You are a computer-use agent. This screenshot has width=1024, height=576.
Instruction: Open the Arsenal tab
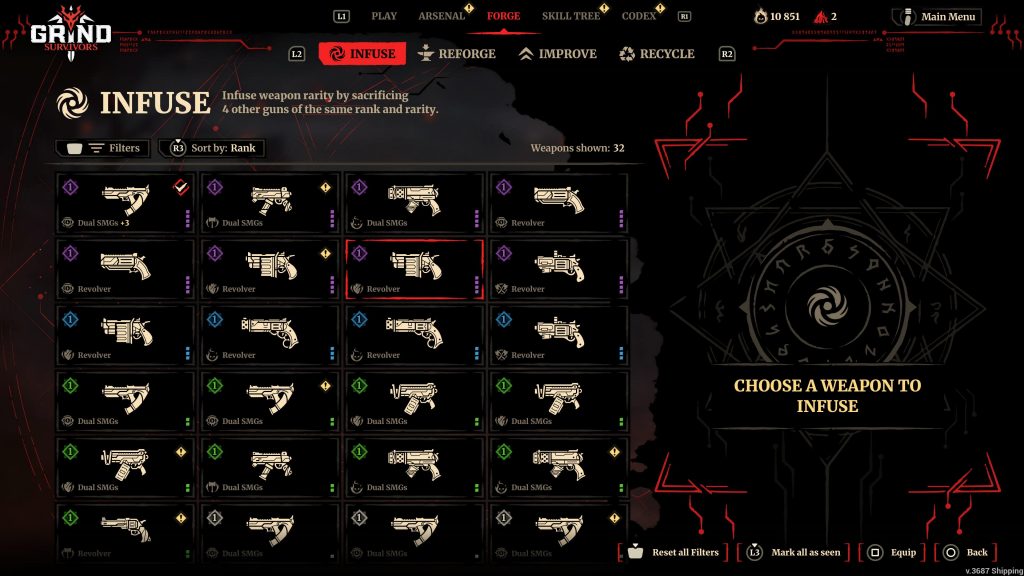(x=441, y=16)
